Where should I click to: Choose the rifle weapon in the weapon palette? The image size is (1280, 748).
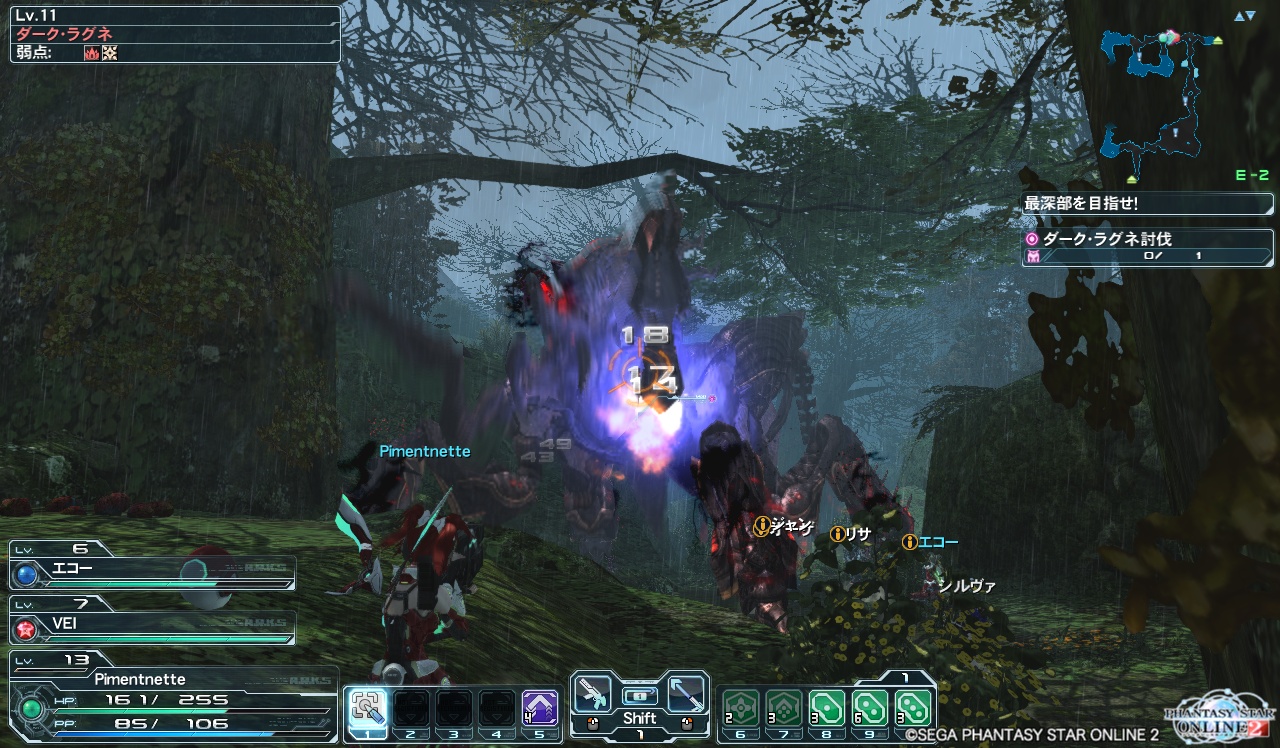(594, 692)
